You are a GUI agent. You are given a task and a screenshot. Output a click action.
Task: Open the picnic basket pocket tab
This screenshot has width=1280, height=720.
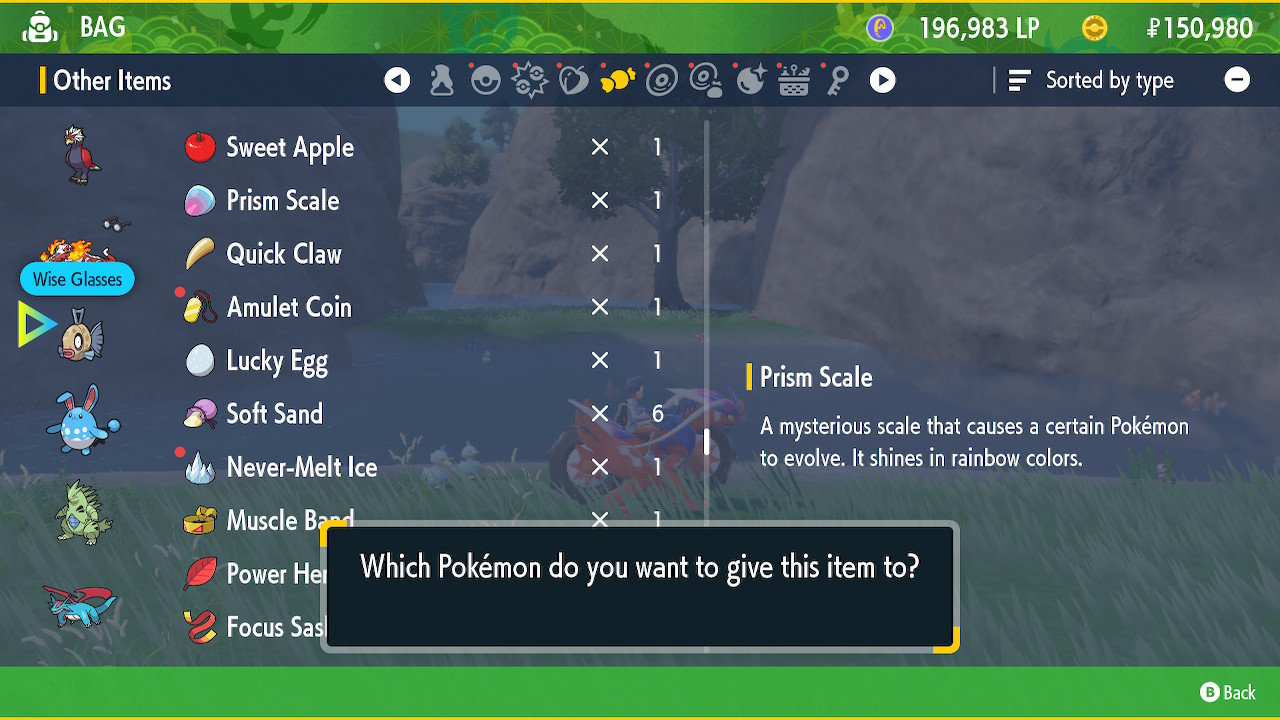pos(794,81)
